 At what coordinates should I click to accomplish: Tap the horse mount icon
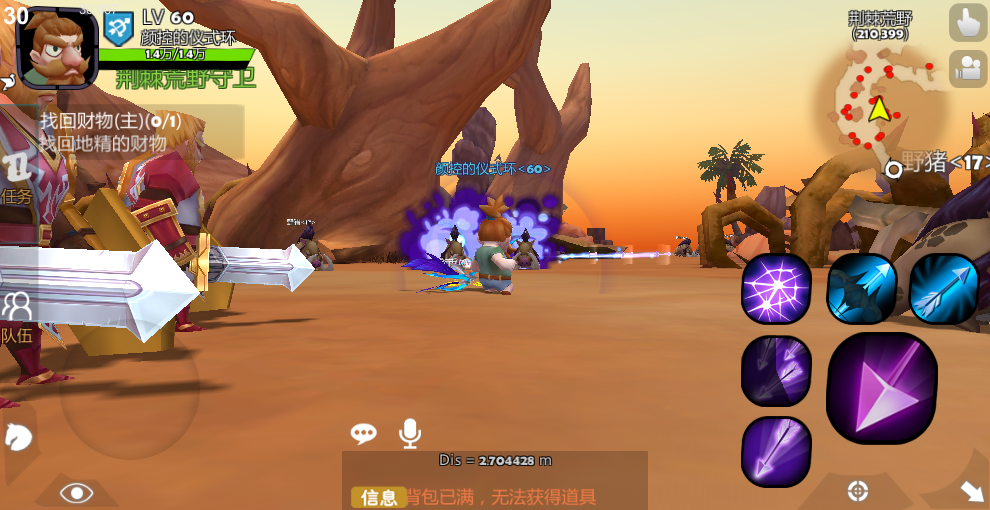click(x=19, y=436)
